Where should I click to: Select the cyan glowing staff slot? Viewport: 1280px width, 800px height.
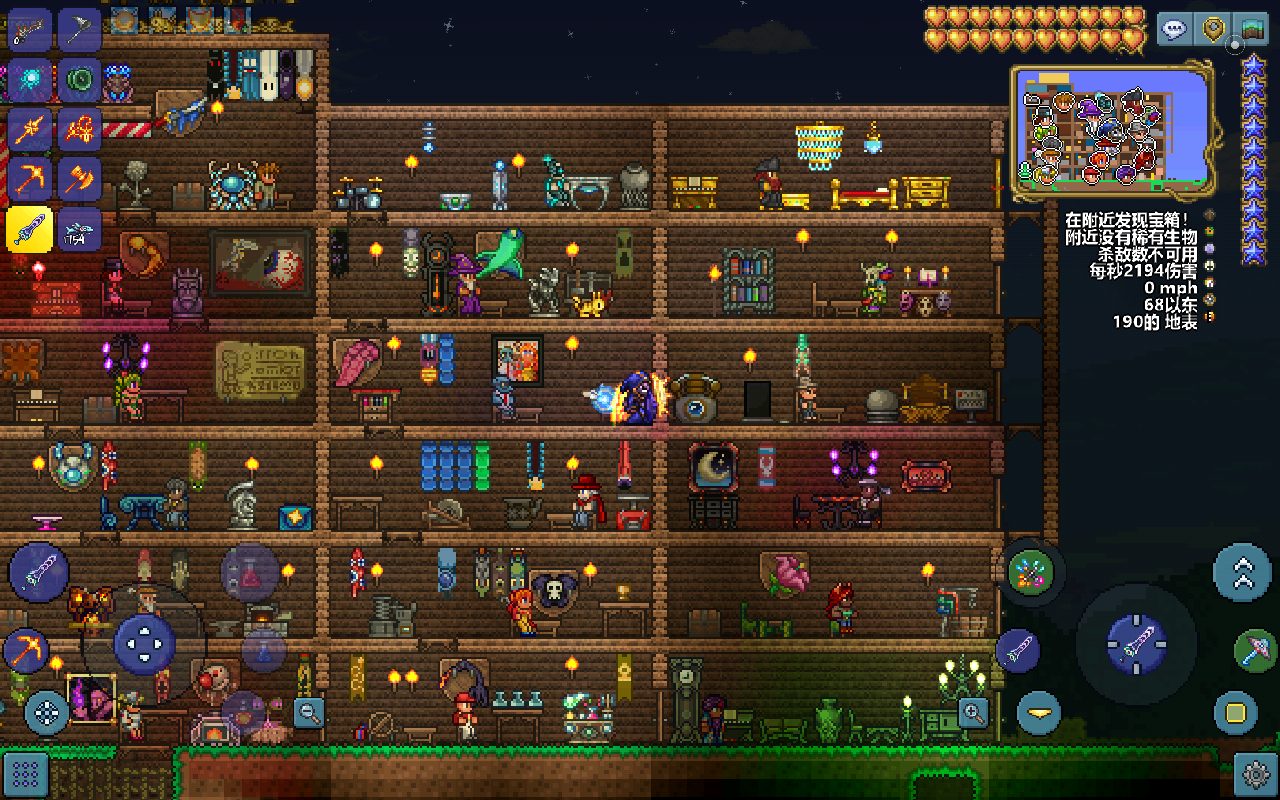[x=29, y=80]
